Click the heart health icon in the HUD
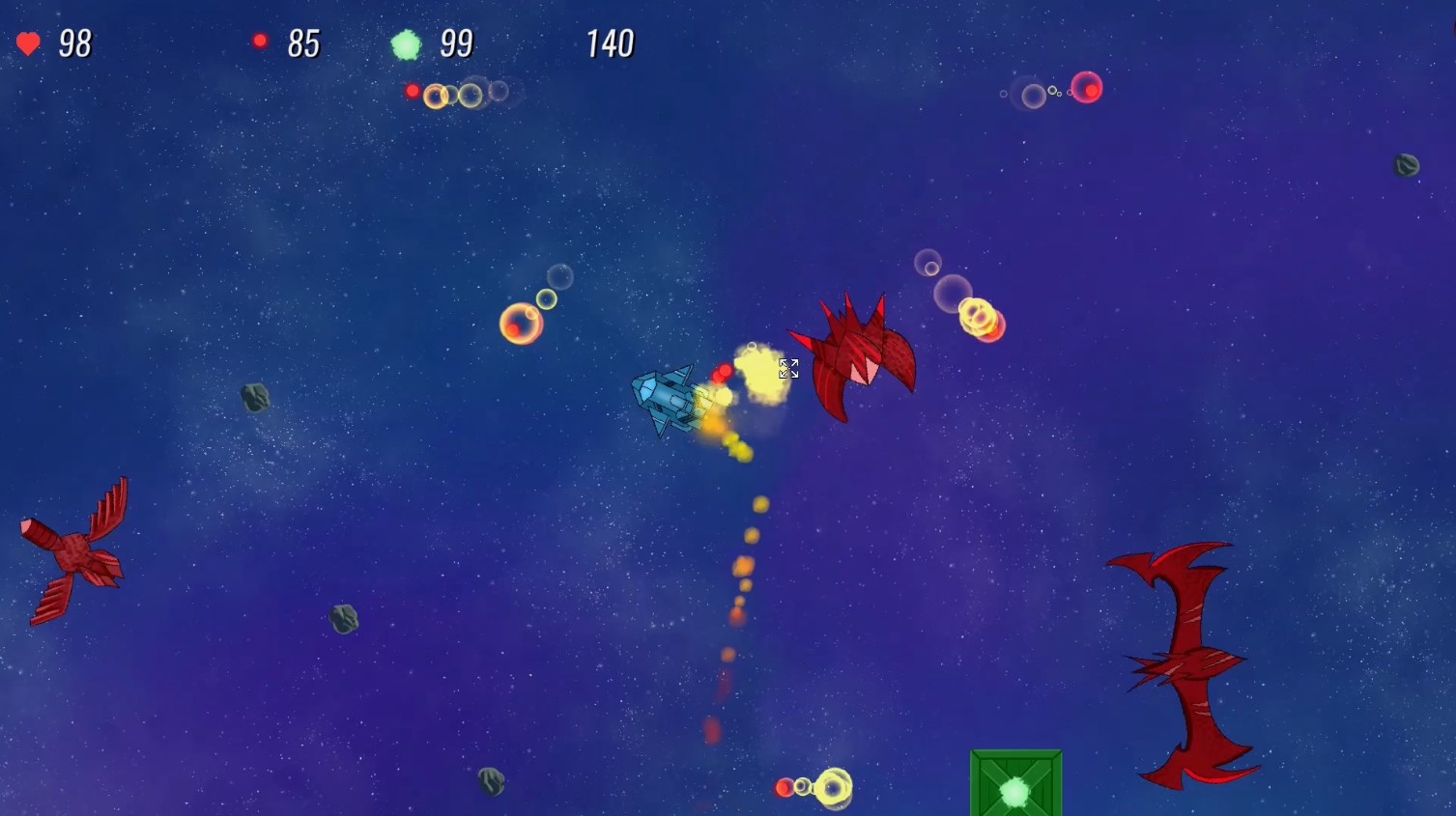 (28, 42)
